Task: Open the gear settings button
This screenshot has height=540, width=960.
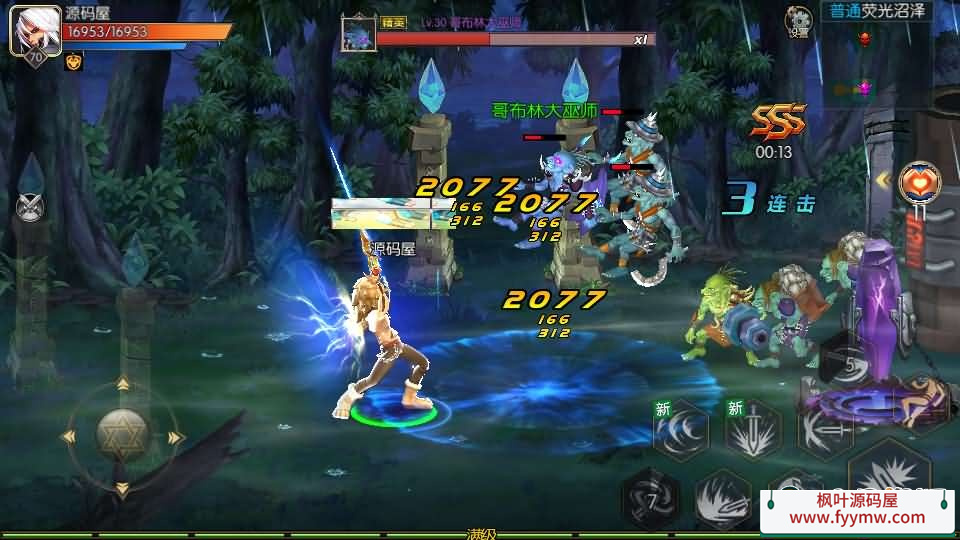Action: click(798, 19)
